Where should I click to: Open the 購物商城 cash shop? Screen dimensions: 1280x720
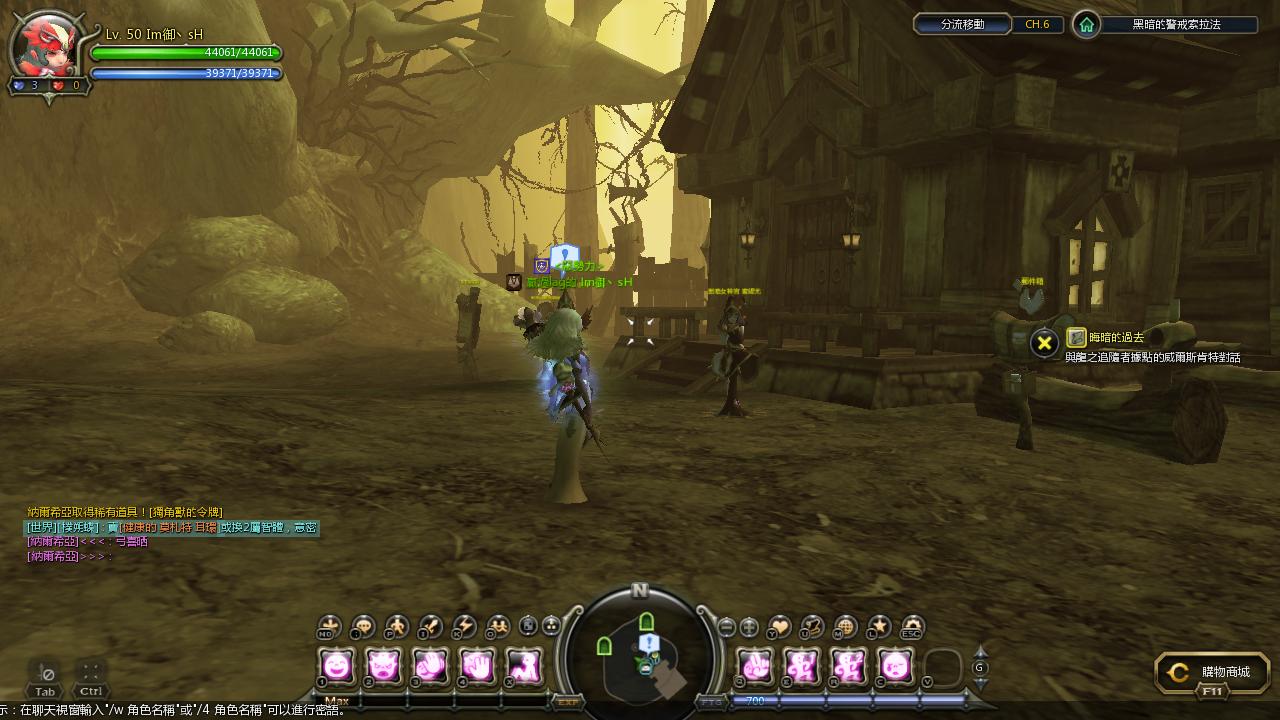pyautogui.click(x=1212, y=673)
